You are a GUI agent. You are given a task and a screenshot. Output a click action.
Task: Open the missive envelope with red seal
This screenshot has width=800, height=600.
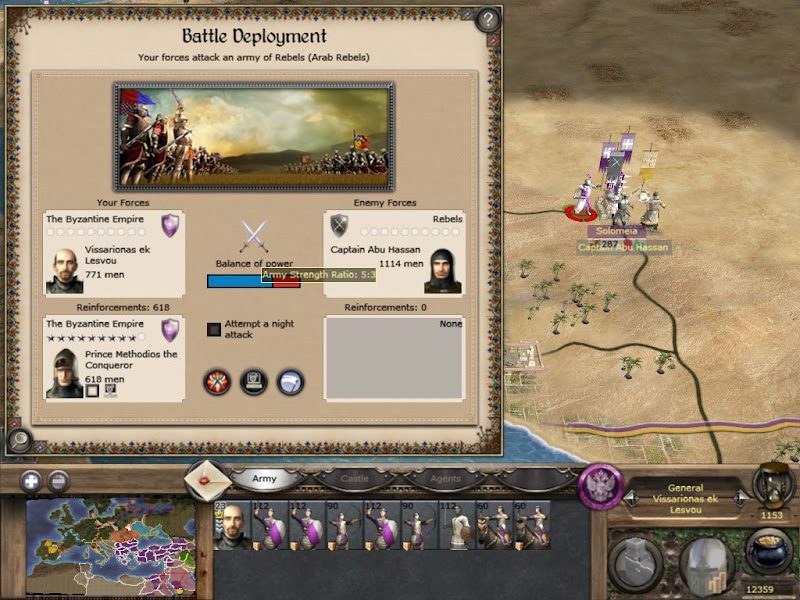point(208,481)
